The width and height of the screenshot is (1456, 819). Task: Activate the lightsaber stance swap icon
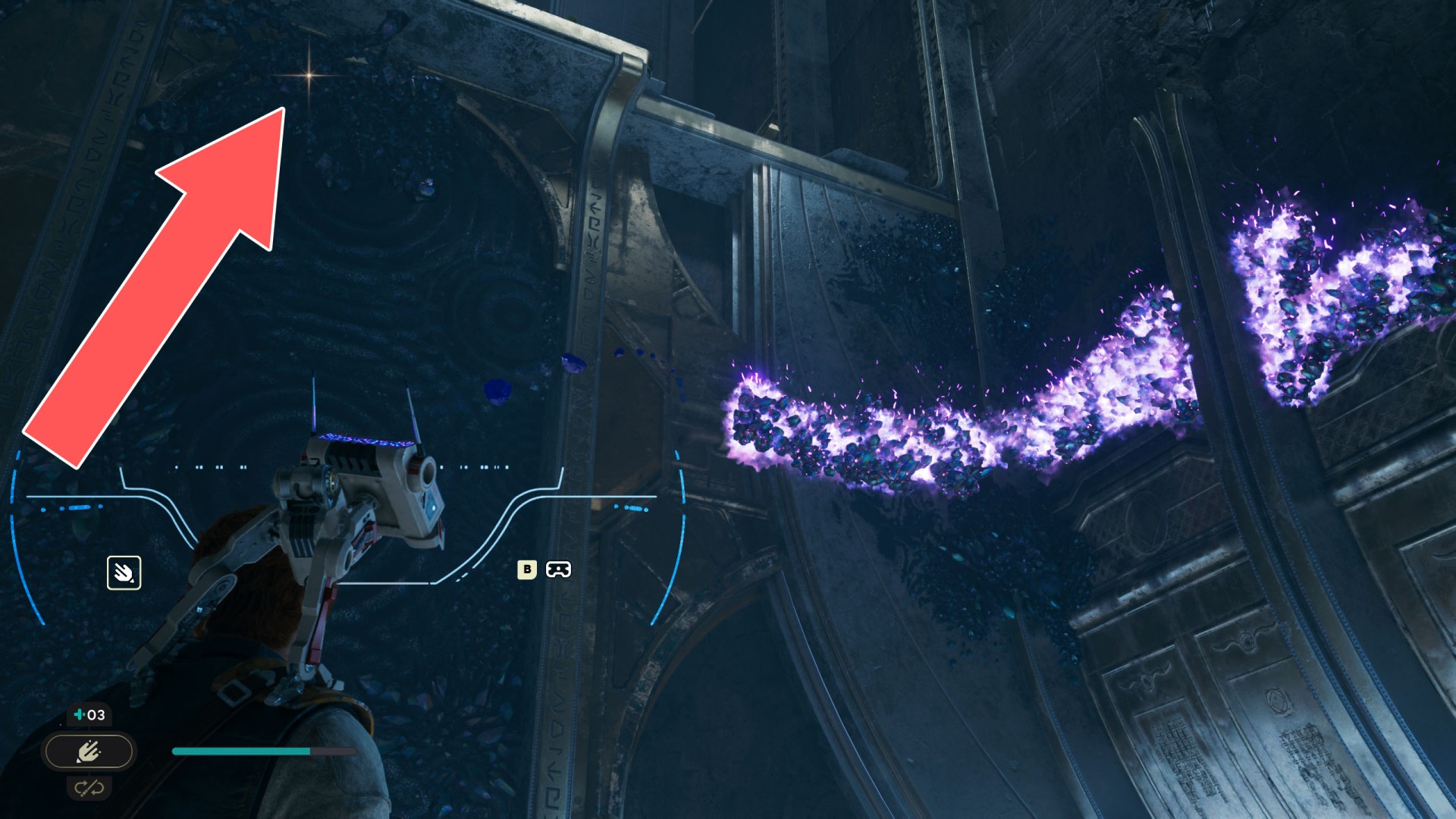click(x=89, y=789)
